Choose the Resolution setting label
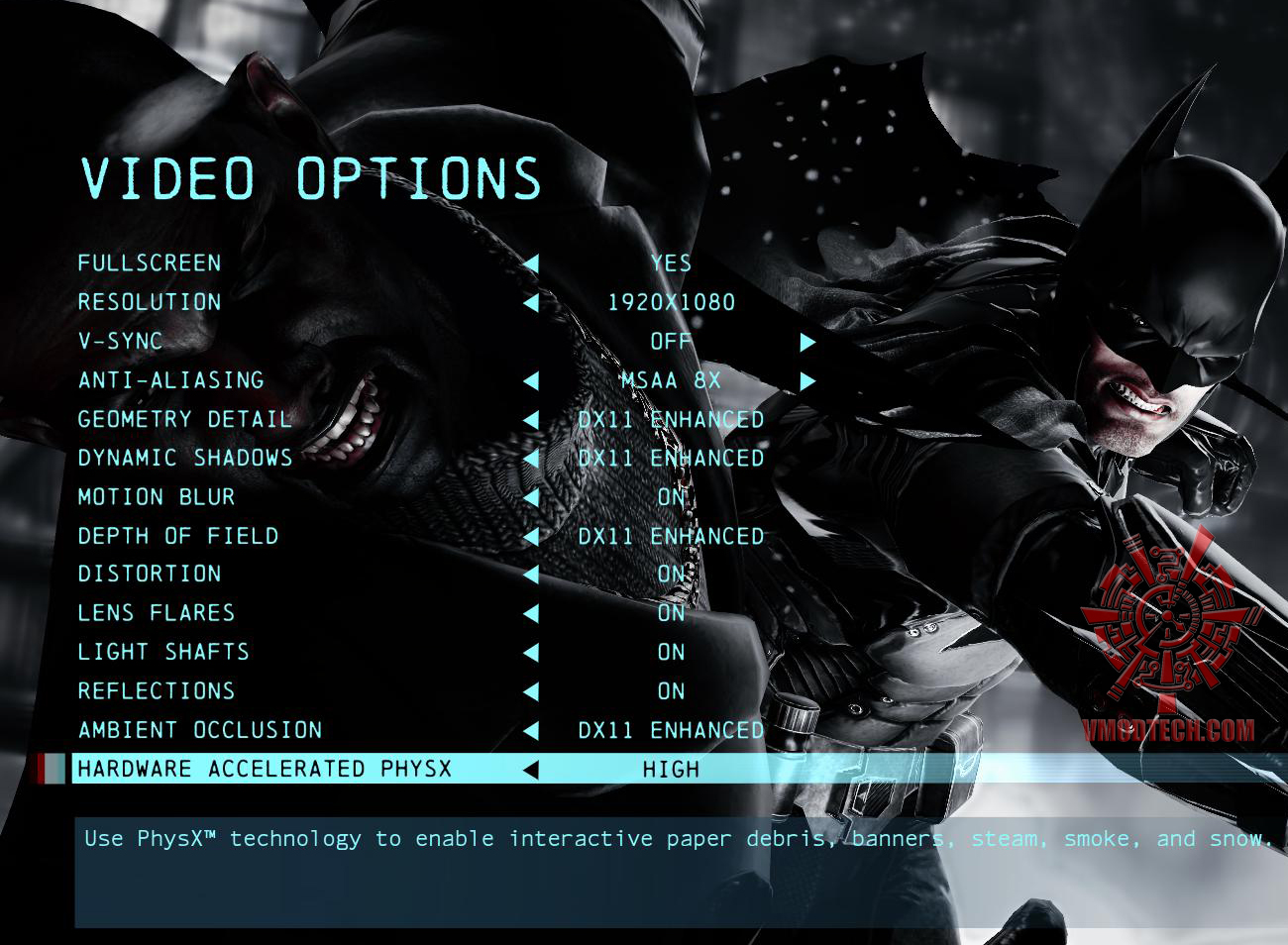This screenshot has height=945, width=1288. pos(150,302)
